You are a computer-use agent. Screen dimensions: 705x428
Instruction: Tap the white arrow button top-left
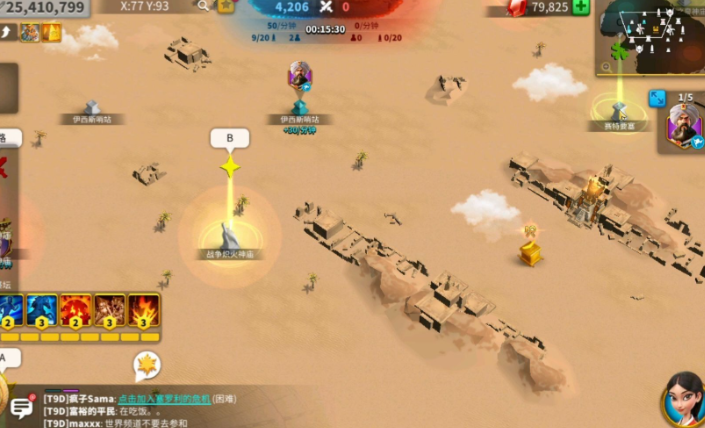click(x=7, y=33)
